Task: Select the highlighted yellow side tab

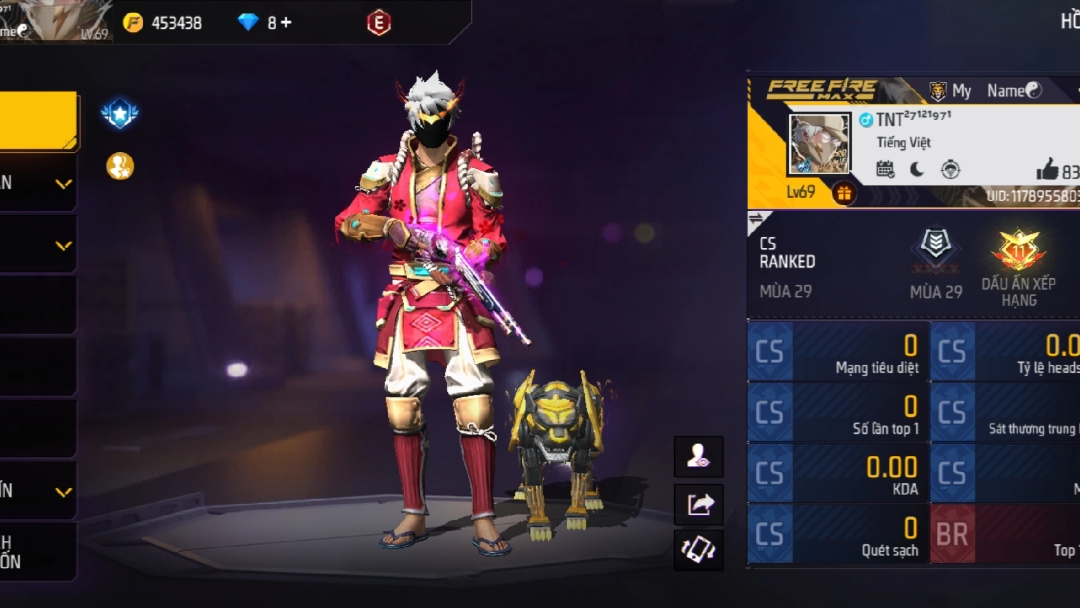Action: [38, 121]
